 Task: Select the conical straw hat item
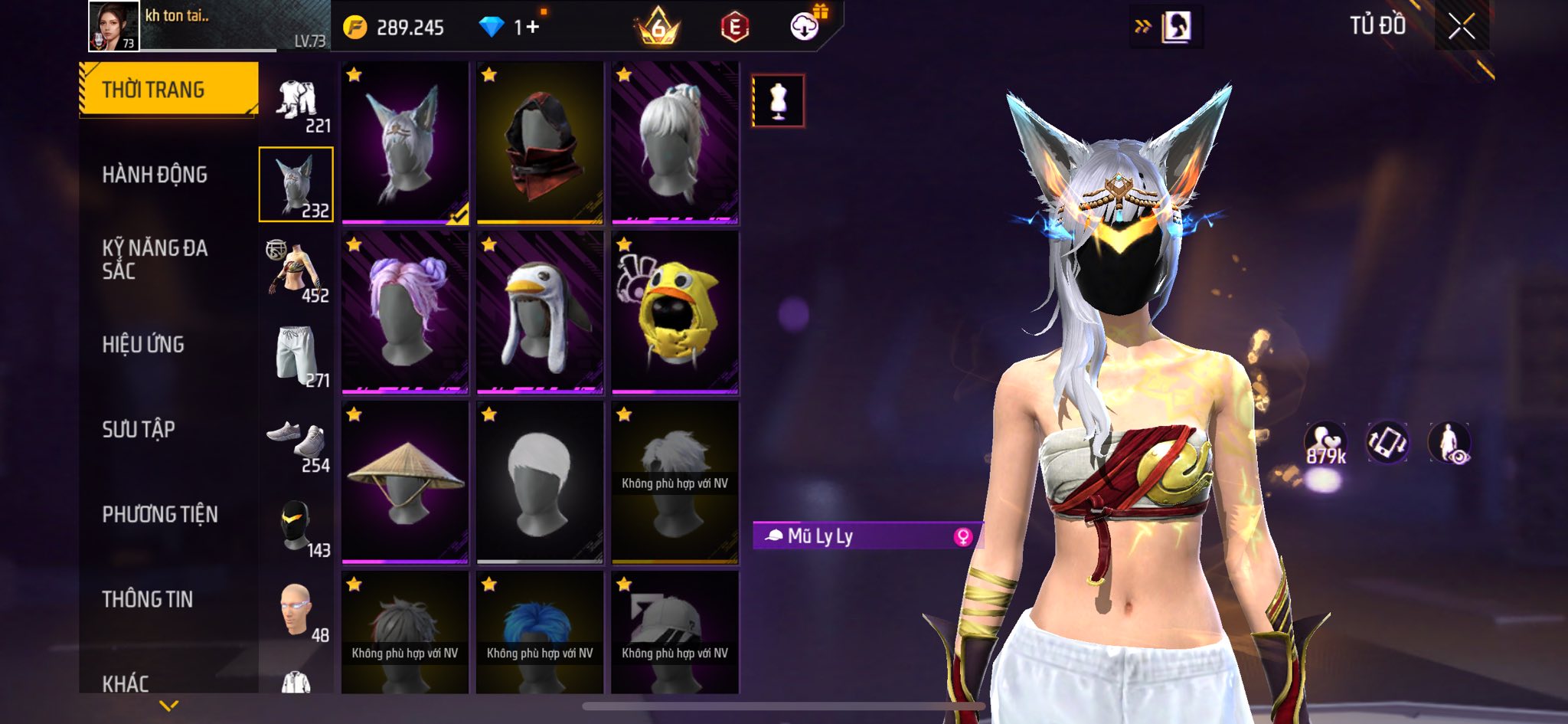point(405,483)
